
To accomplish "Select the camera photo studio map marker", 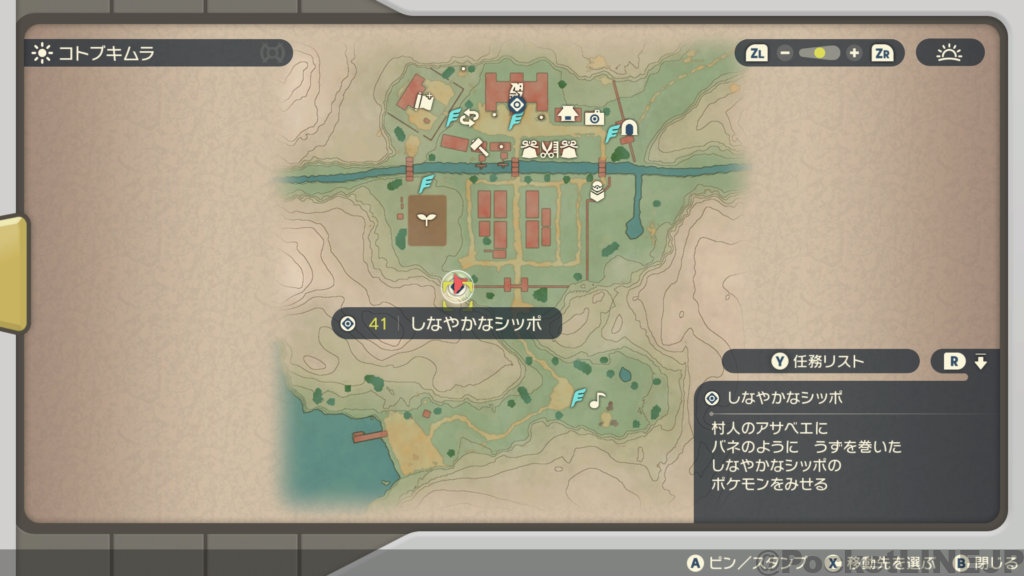I will [594, 118].
